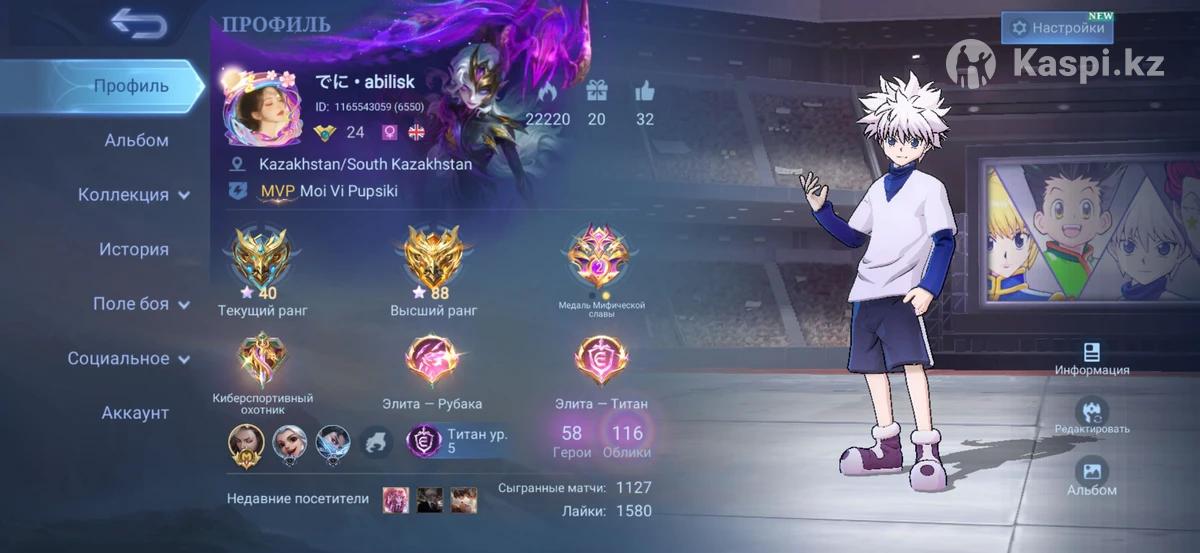Expand the Поле боя section
Screen dimensions: 1200x553
pos(140,304)
